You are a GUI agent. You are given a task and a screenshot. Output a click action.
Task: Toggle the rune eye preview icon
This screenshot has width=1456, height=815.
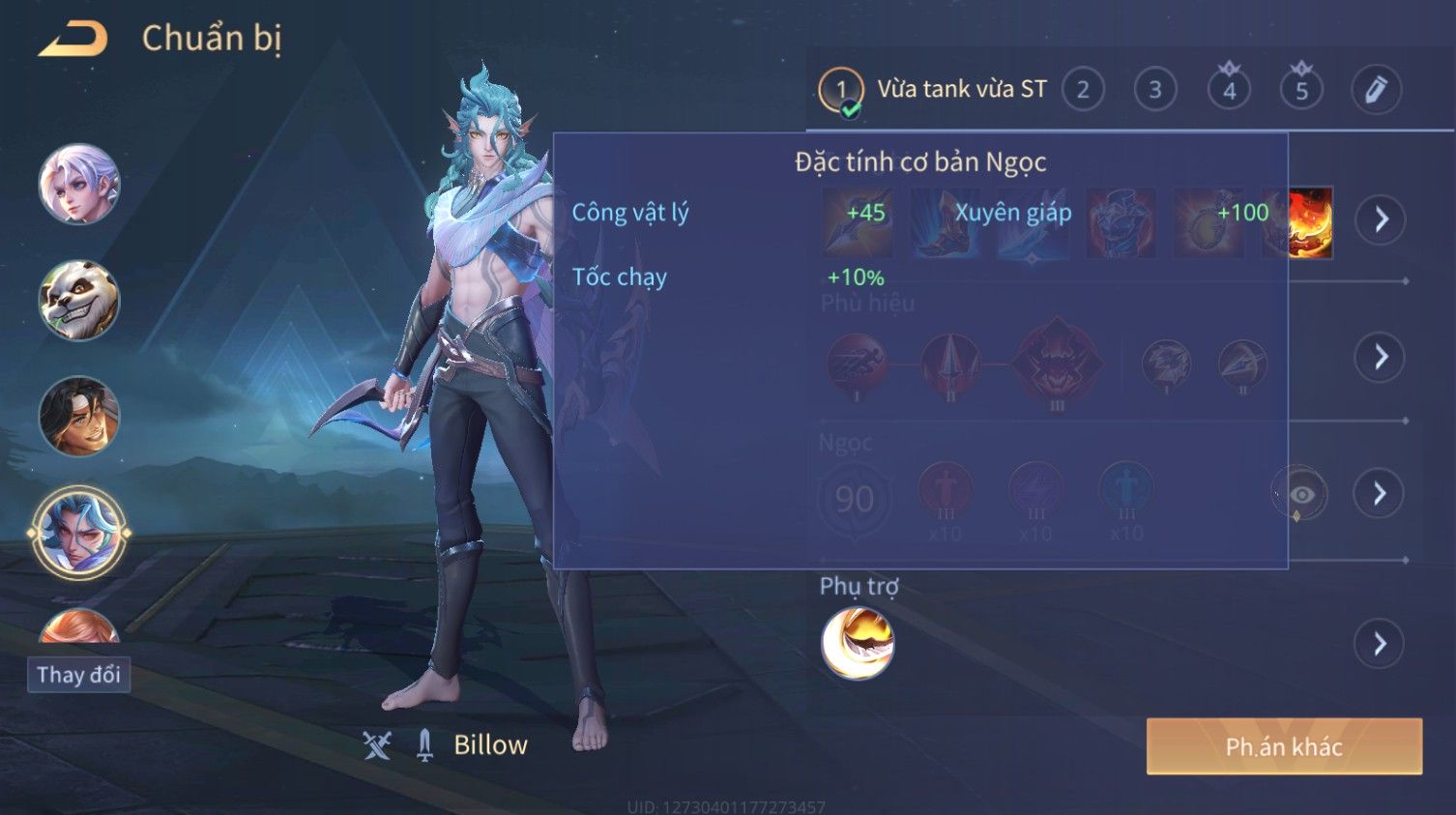click(1301, 495)
